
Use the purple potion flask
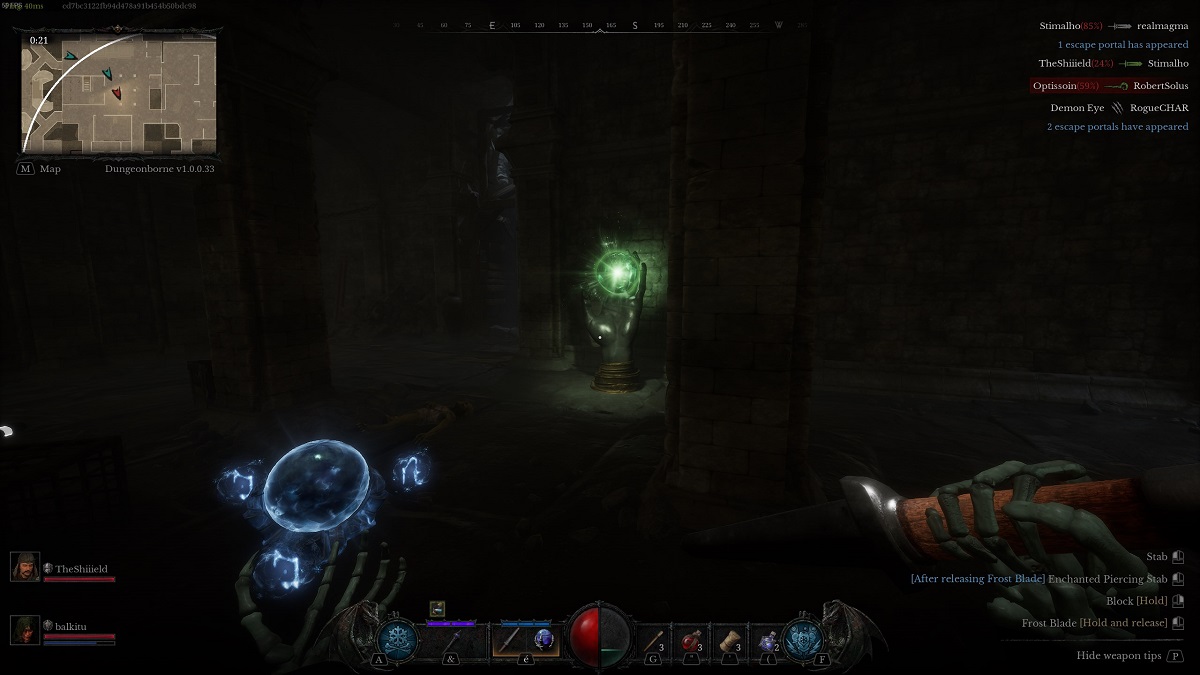coord(768,639)
